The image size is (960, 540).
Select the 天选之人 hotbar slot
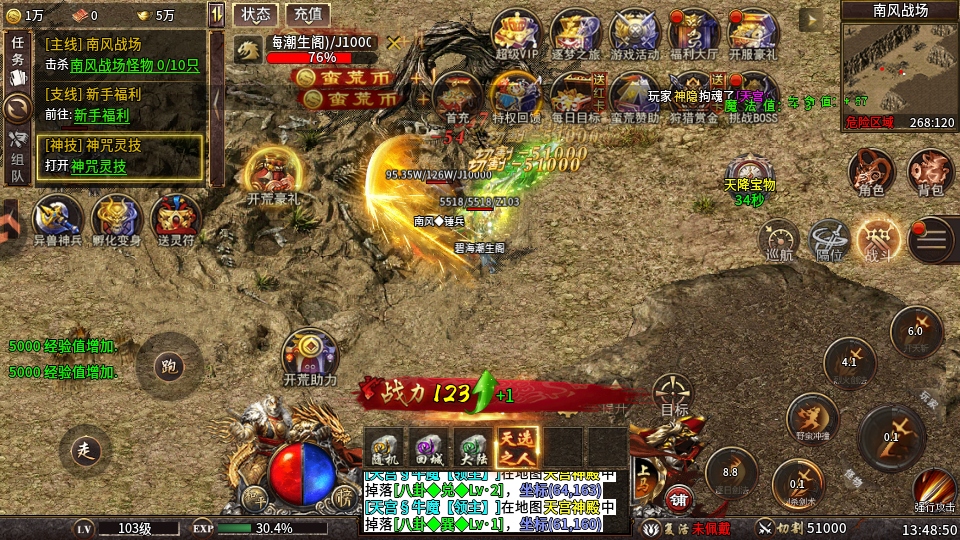tap(518, 446)
